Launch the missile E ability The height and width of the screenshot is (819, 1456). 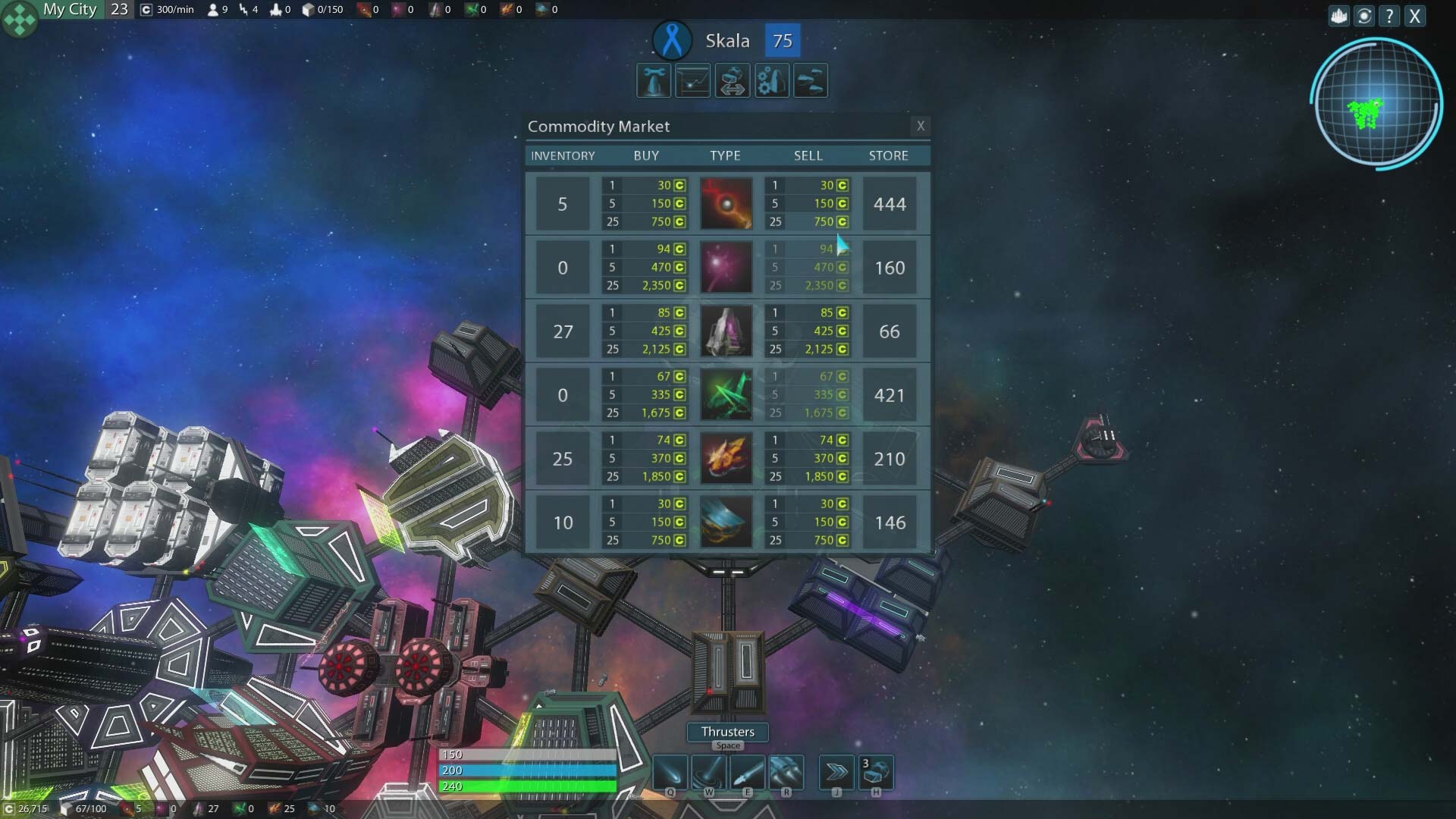[748, 773]
